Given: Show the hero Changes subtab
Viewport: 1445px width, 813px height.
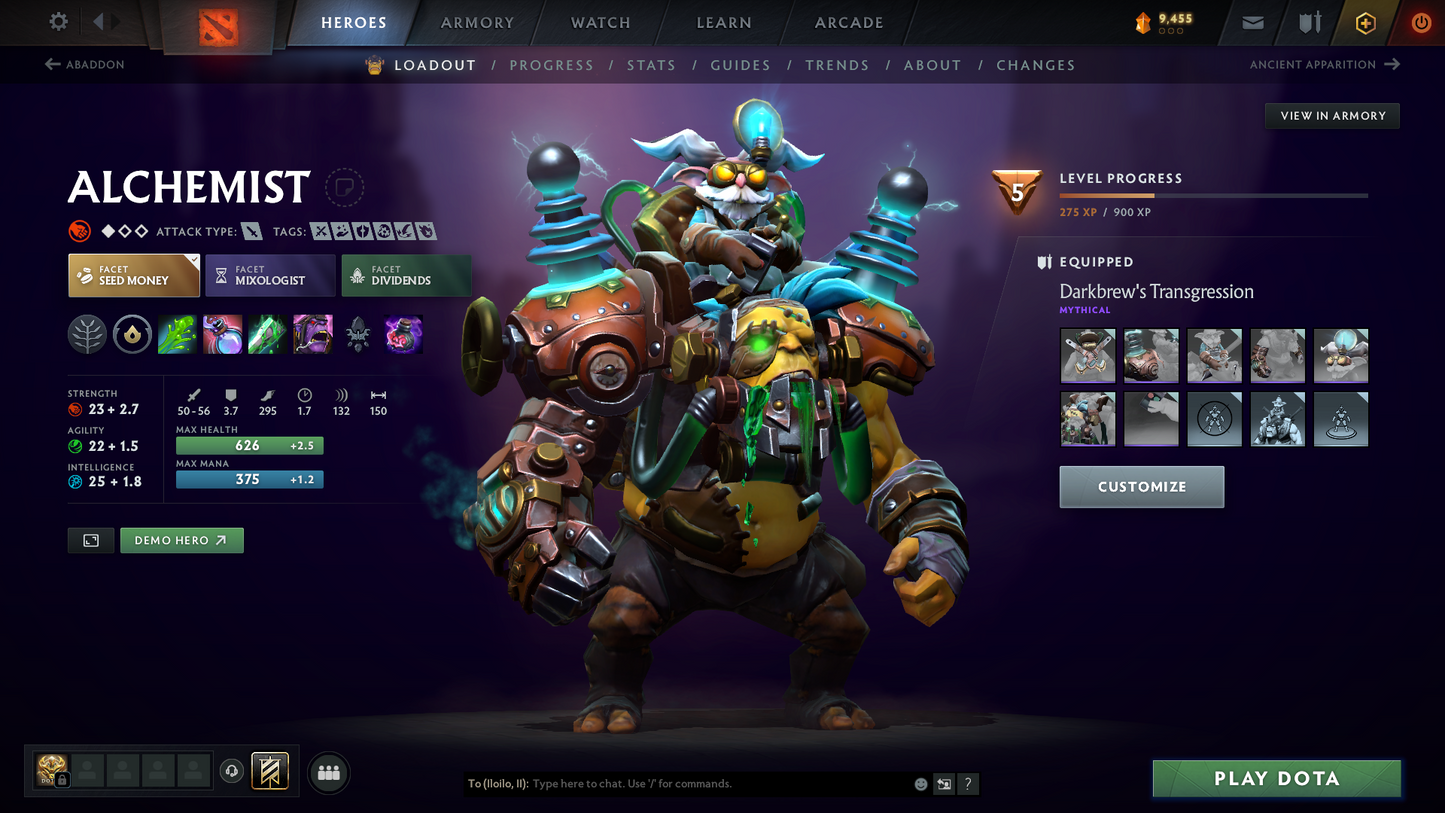Looking at the screenshot, I should 1035,65.
